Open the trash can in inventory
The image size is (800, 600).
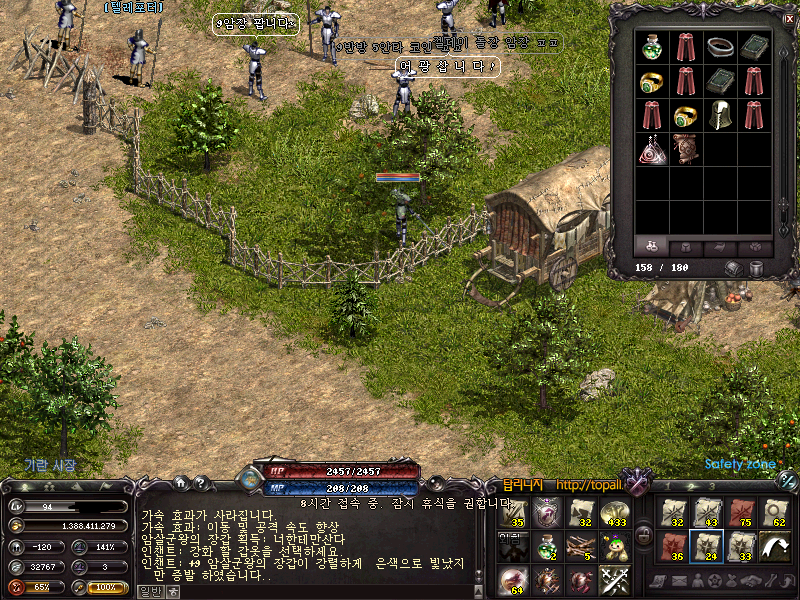[x=757, y=268]
